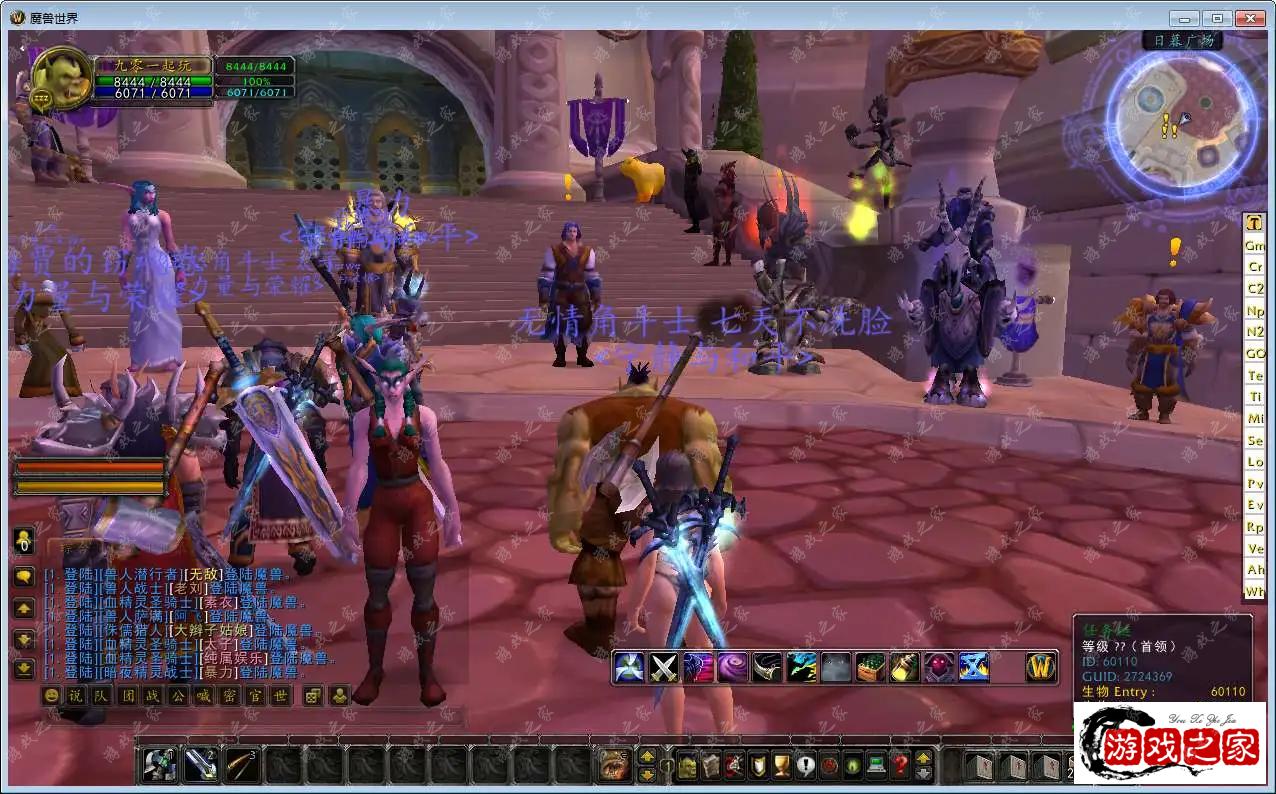The width and height of the screenshot is (1276, 794).
Task: Click the dice roll button by chat
Action: (313, 696)
